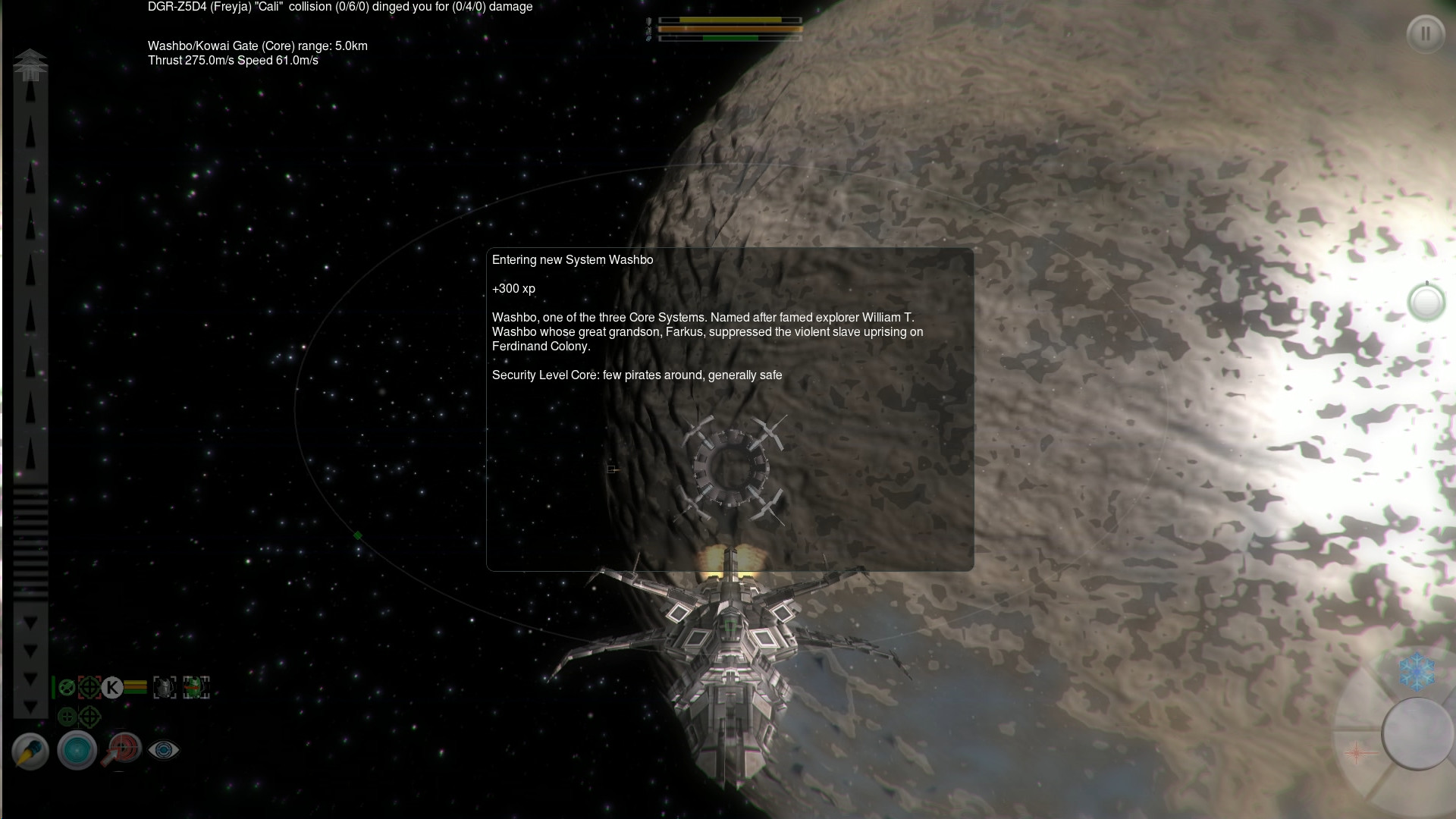Toggle the small green quad-circle indicator

[67, 717]
